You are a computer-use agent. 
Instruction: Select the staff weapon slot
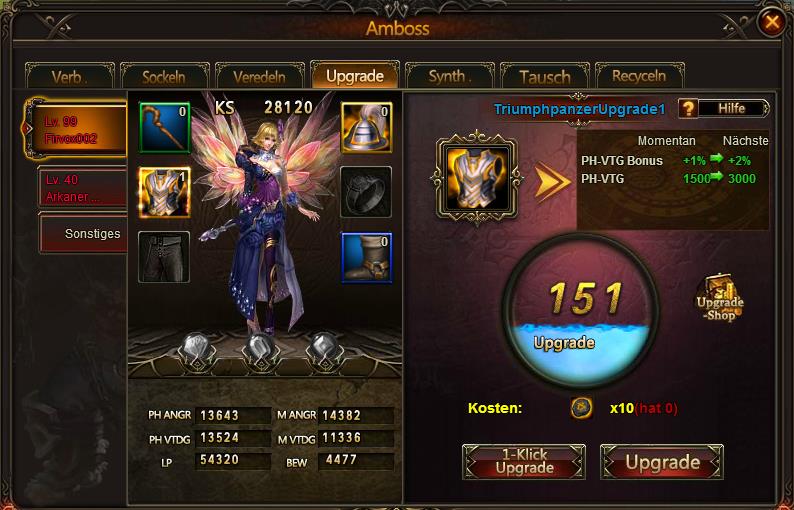click(x=163, y=127)
